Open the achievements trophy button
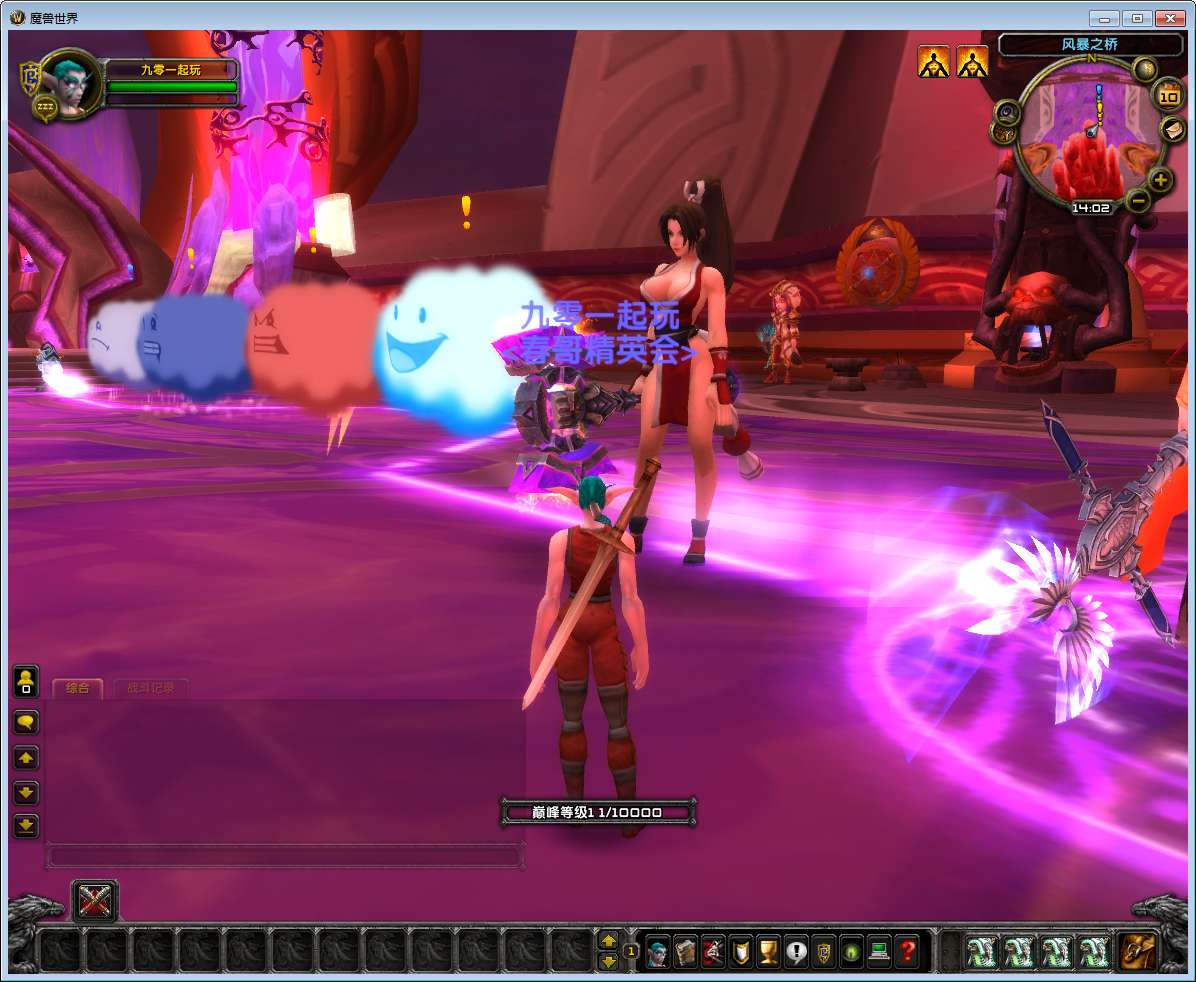 click(x=768, y=950)
